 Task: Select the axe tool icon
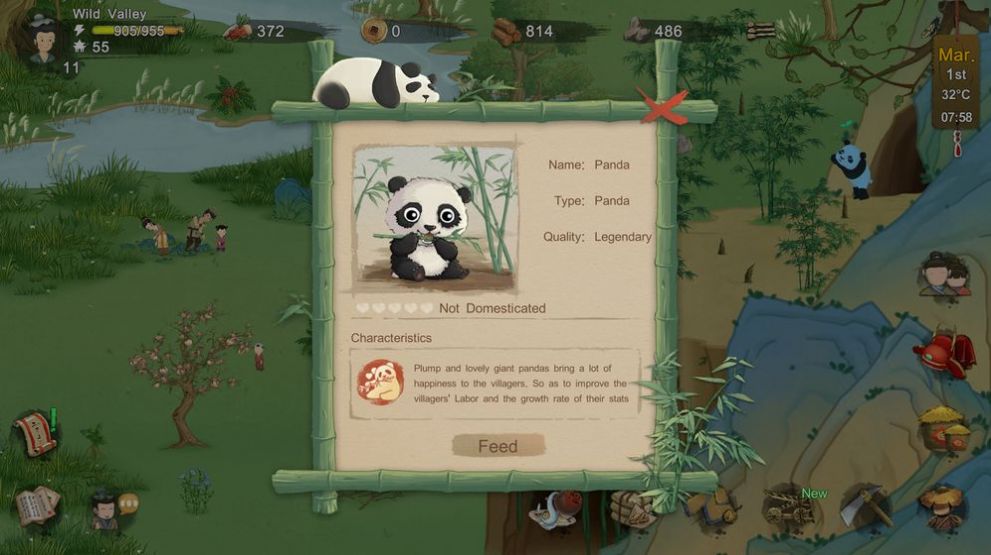[864, 509]
